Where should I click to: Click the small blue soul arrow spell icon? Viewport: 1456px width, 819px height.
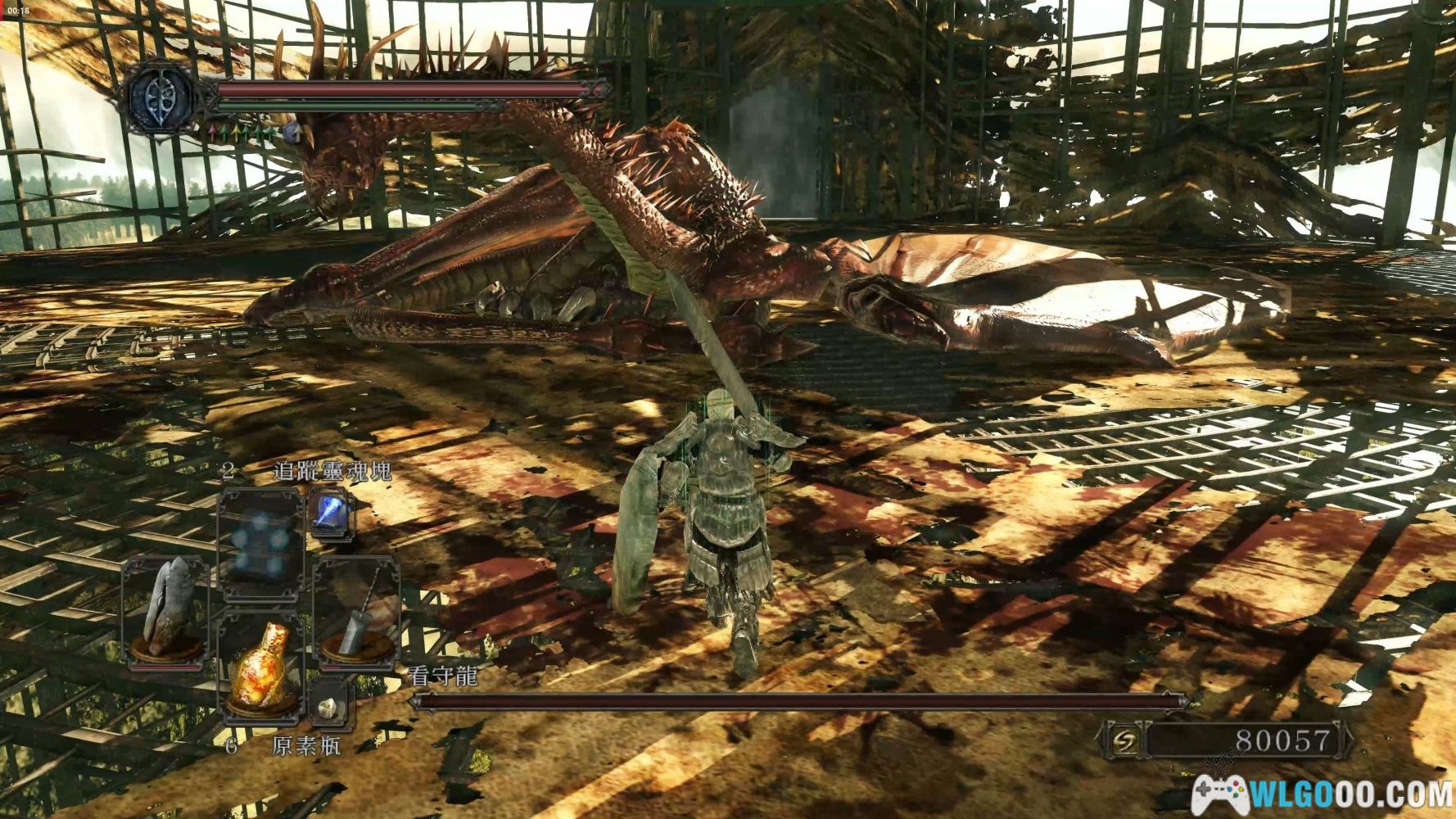click(x=332, y=514)
